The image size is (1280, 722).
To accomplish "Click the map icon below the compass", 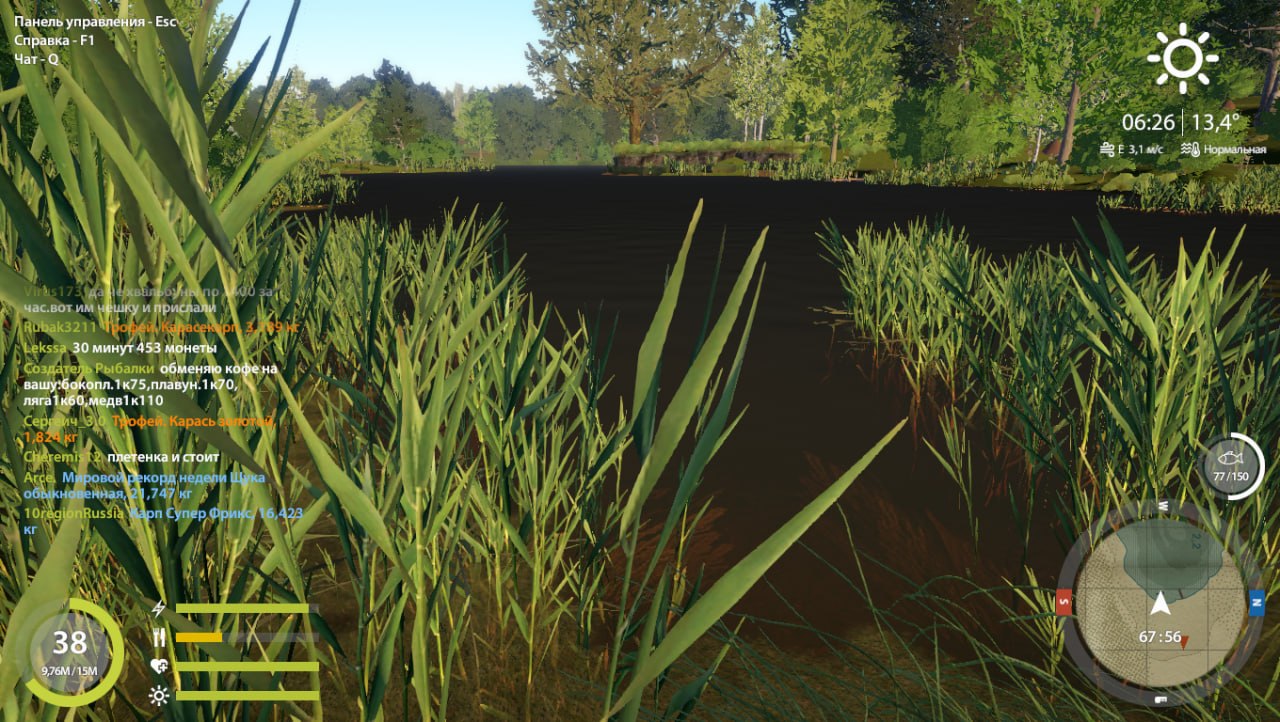I will [x=1159, y=700].
